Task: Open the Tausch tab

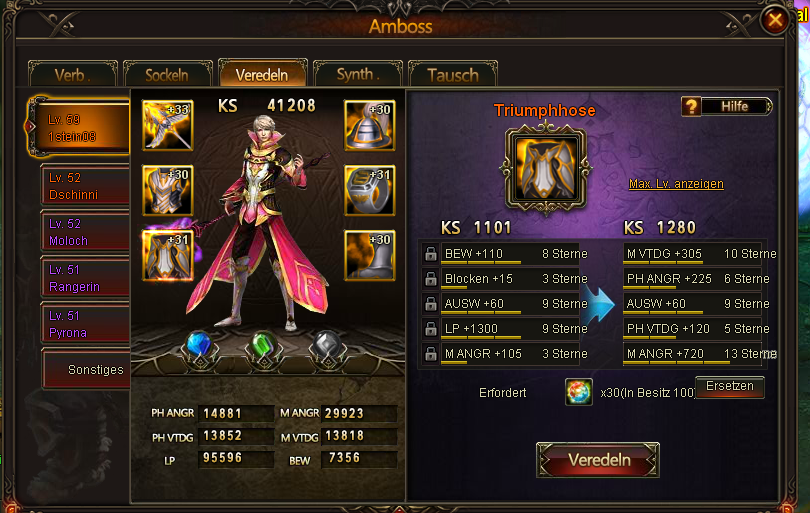Action: point(452,75)
